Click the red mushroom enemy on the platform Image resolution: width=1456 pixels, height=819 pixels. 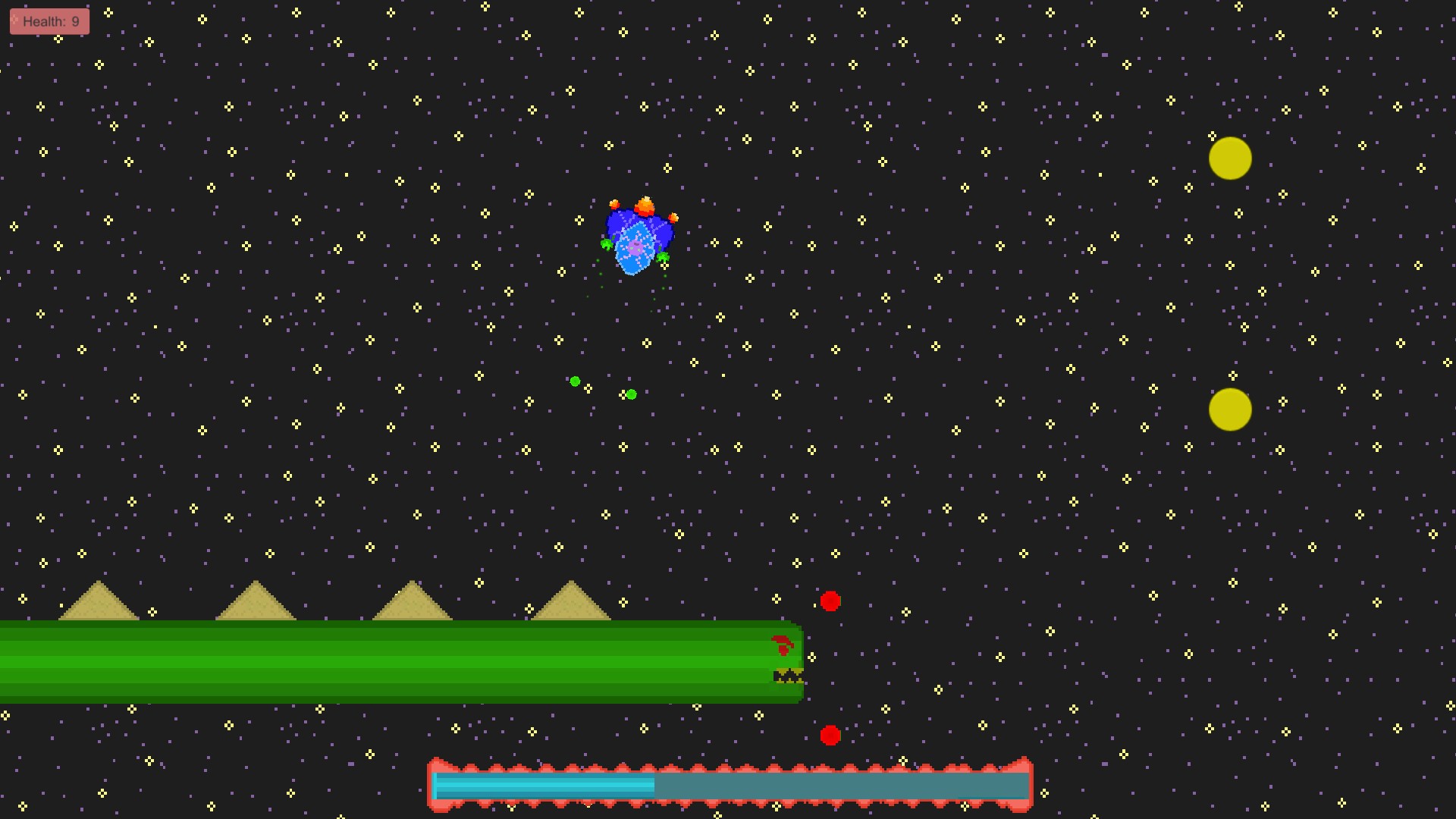(783, 647)
